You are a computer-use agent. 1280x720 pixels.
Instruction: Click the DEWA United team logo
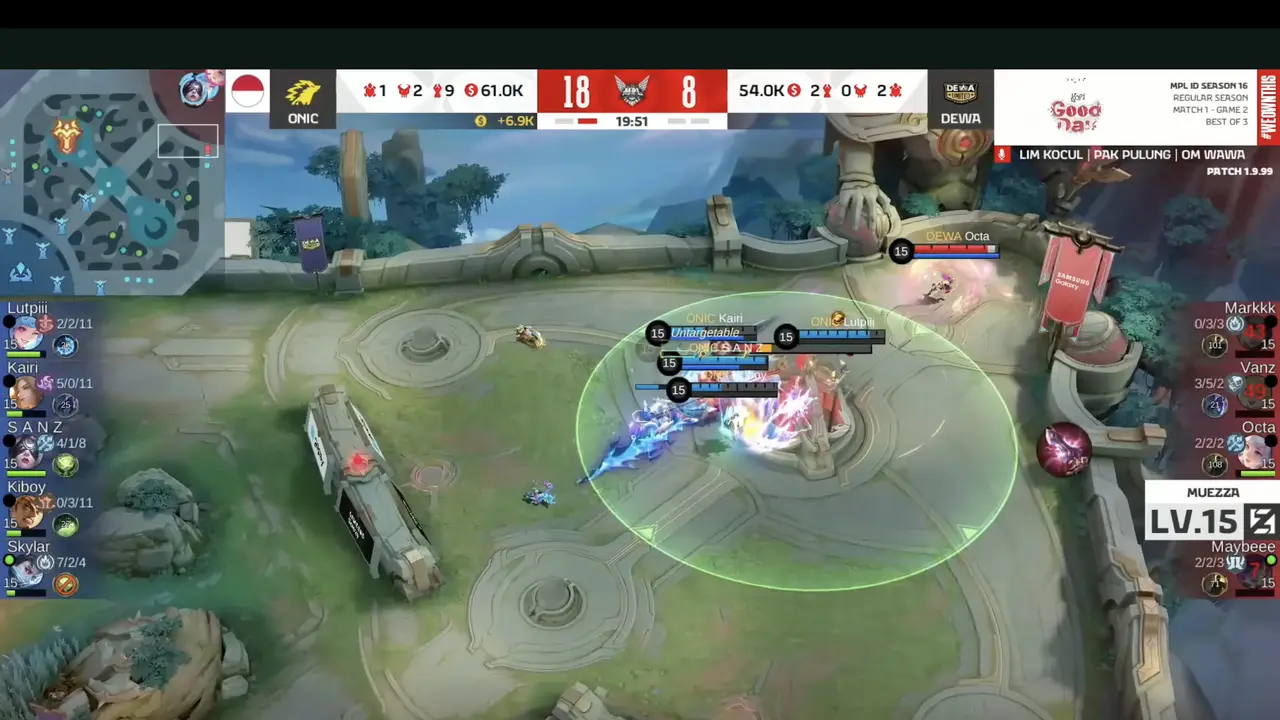coord(960,92)
